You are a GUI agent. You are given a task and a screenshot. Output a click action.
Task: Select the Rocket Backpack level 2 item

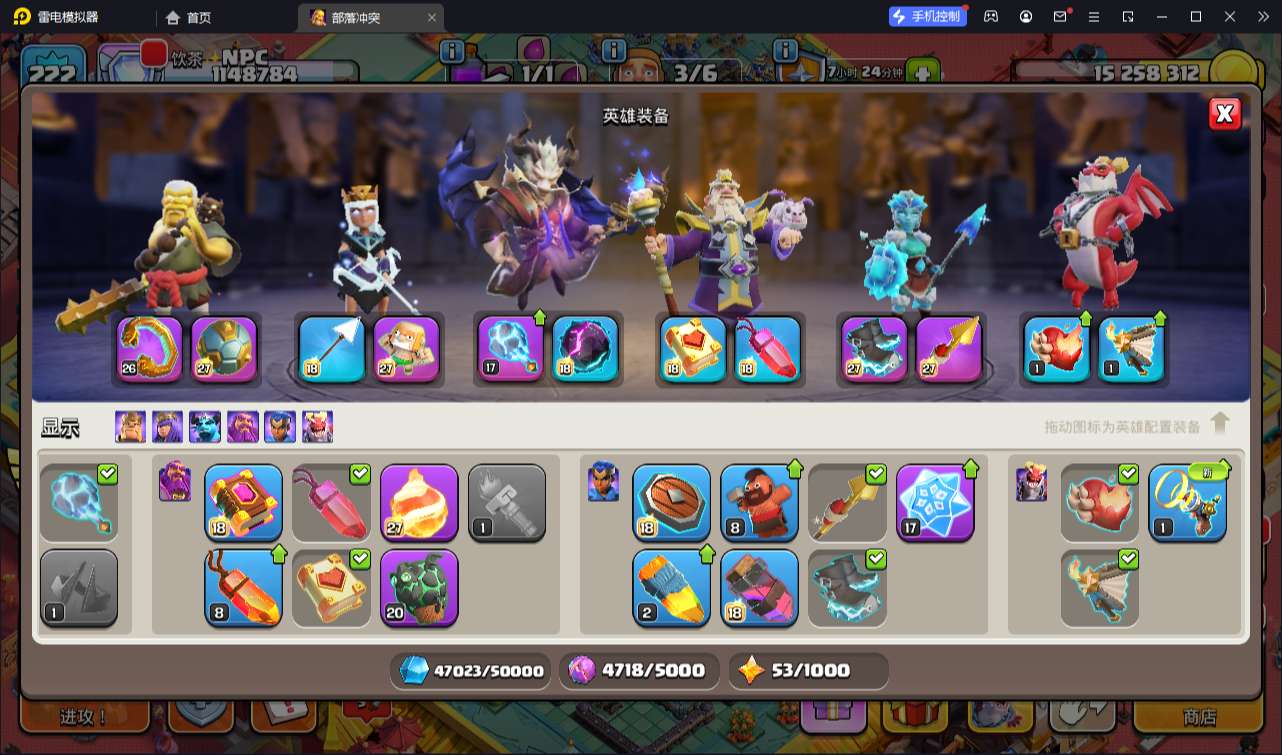tap(671, 588)
